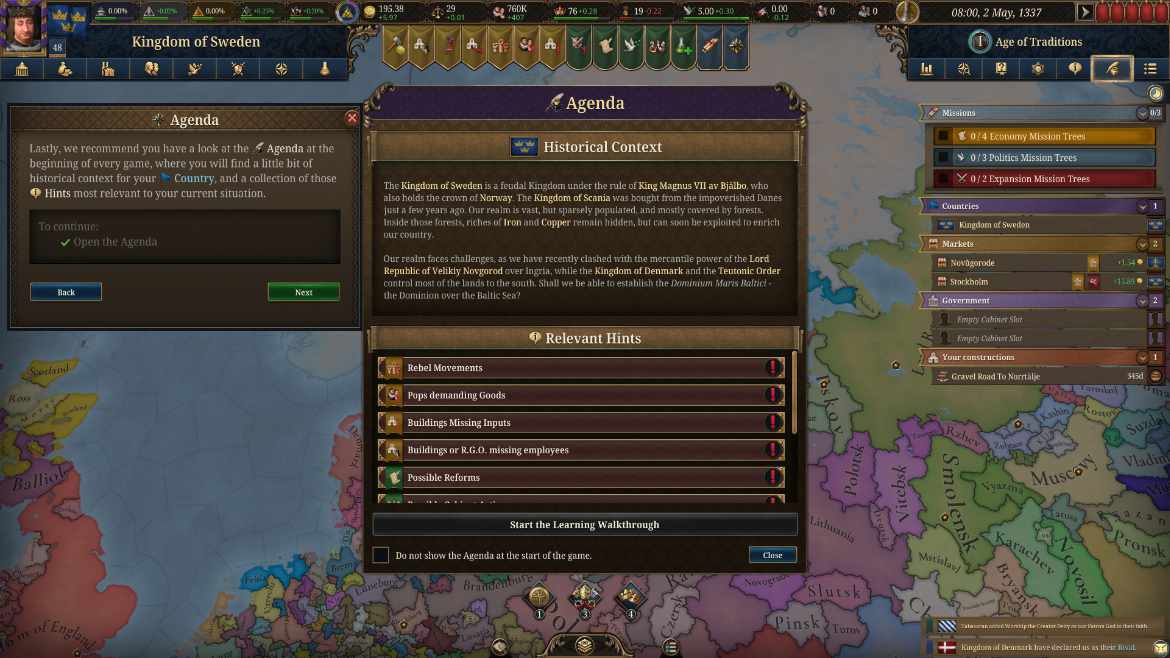Toggle 'Do not show the Agenda' checkbox
The height and width of the screenshot is (658, 1170).
pos(381,555)
